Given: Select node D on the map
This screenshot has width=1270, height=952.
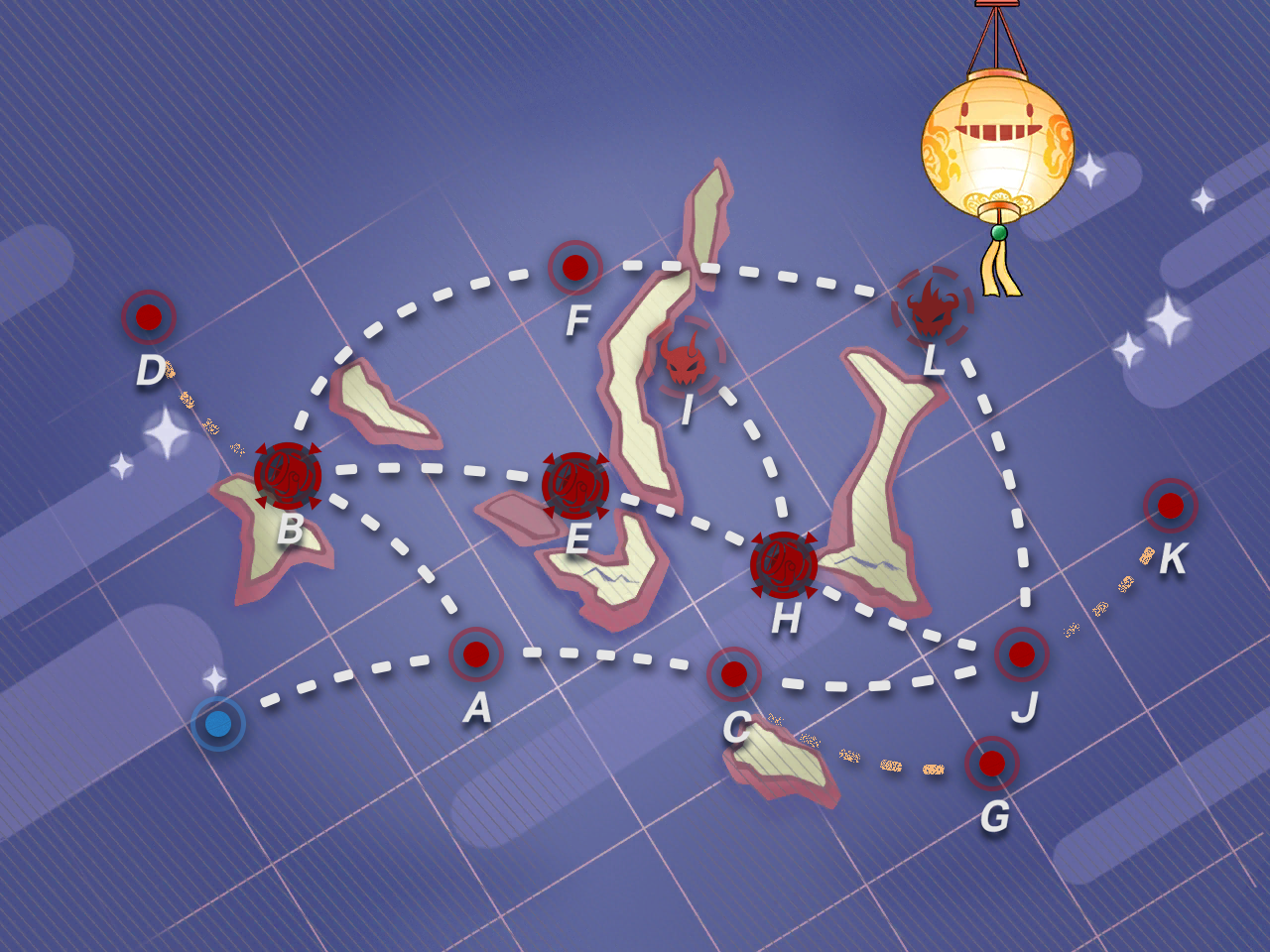Looking at the screenshot, I should pos(149,317).
